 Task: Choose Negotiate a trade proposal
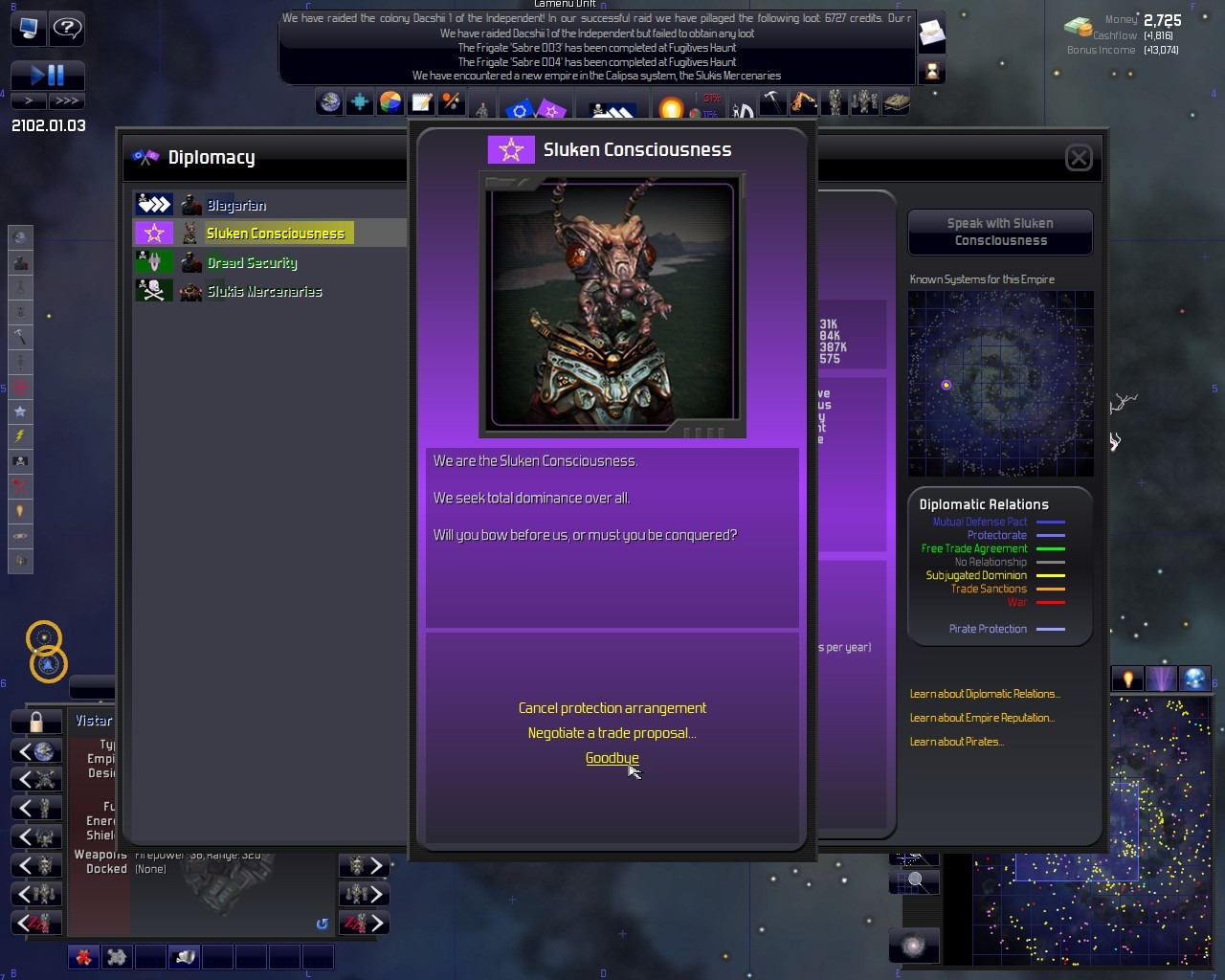[x=612, y=733]
